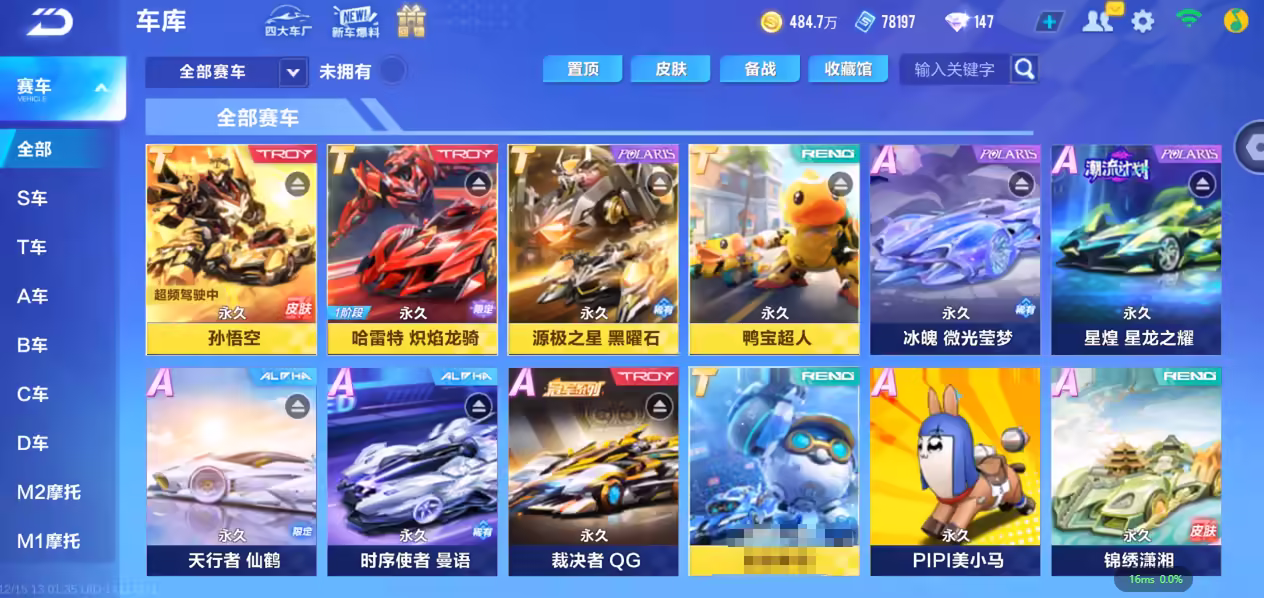Collapse the 赛车 sidebar section
Viewport: 1264px width, 598px height.
101,88
